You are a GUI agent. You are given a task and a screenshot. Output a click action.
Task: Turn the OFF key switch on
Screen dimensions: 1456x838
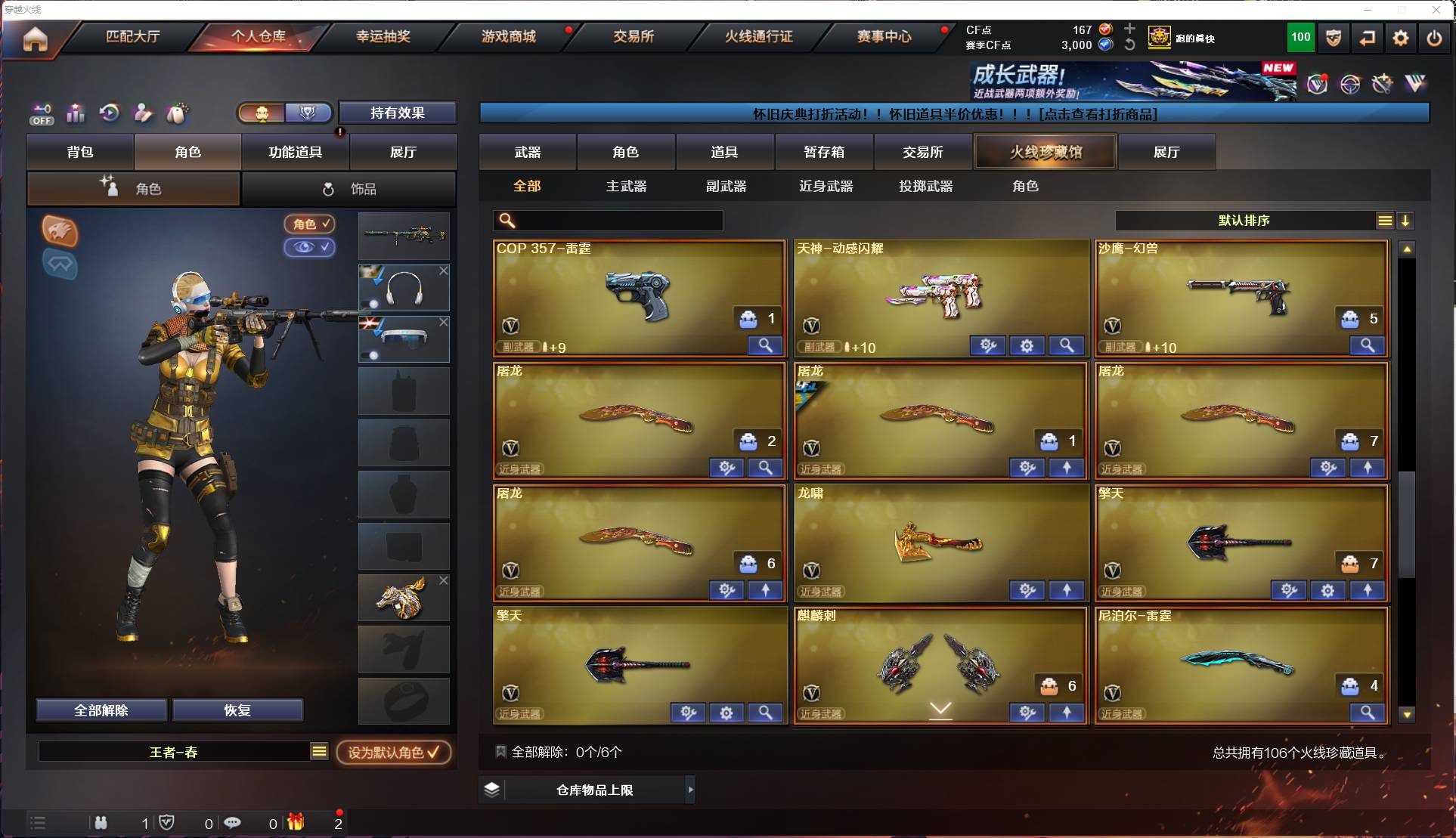[x=42, y=113]
